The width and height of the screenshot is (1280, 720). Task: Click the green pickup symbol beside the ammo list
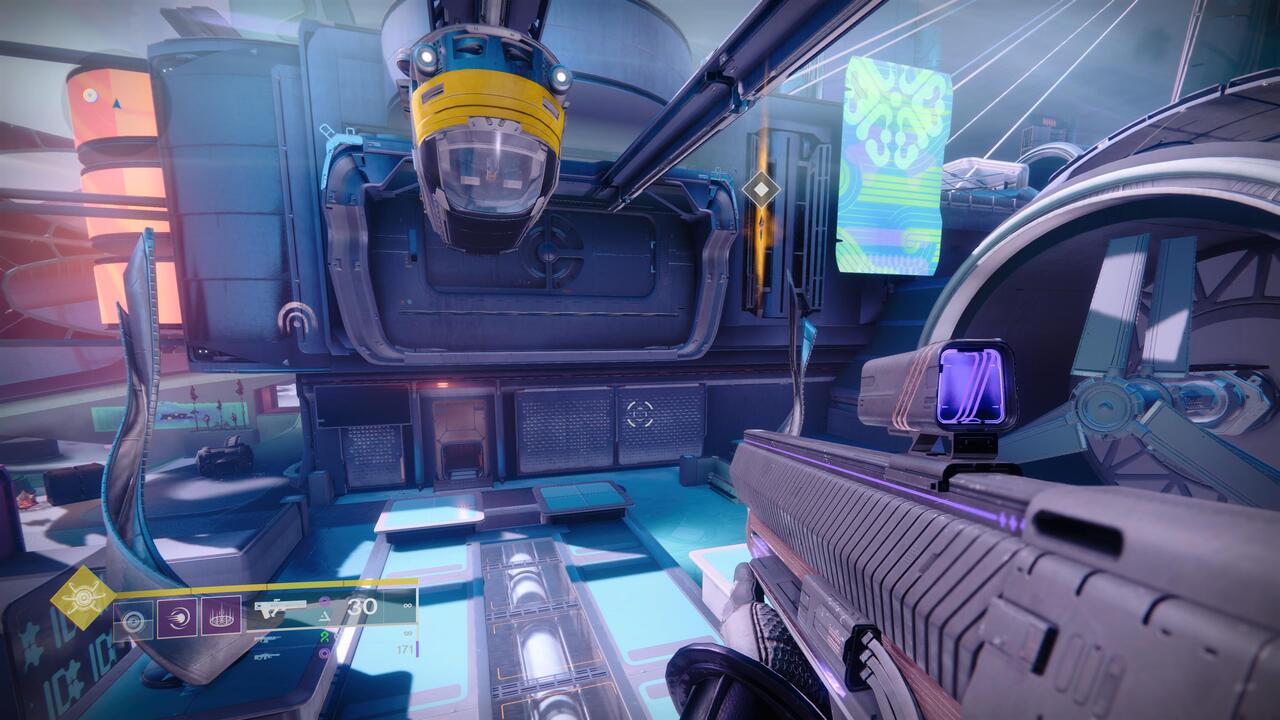(325, 638)
